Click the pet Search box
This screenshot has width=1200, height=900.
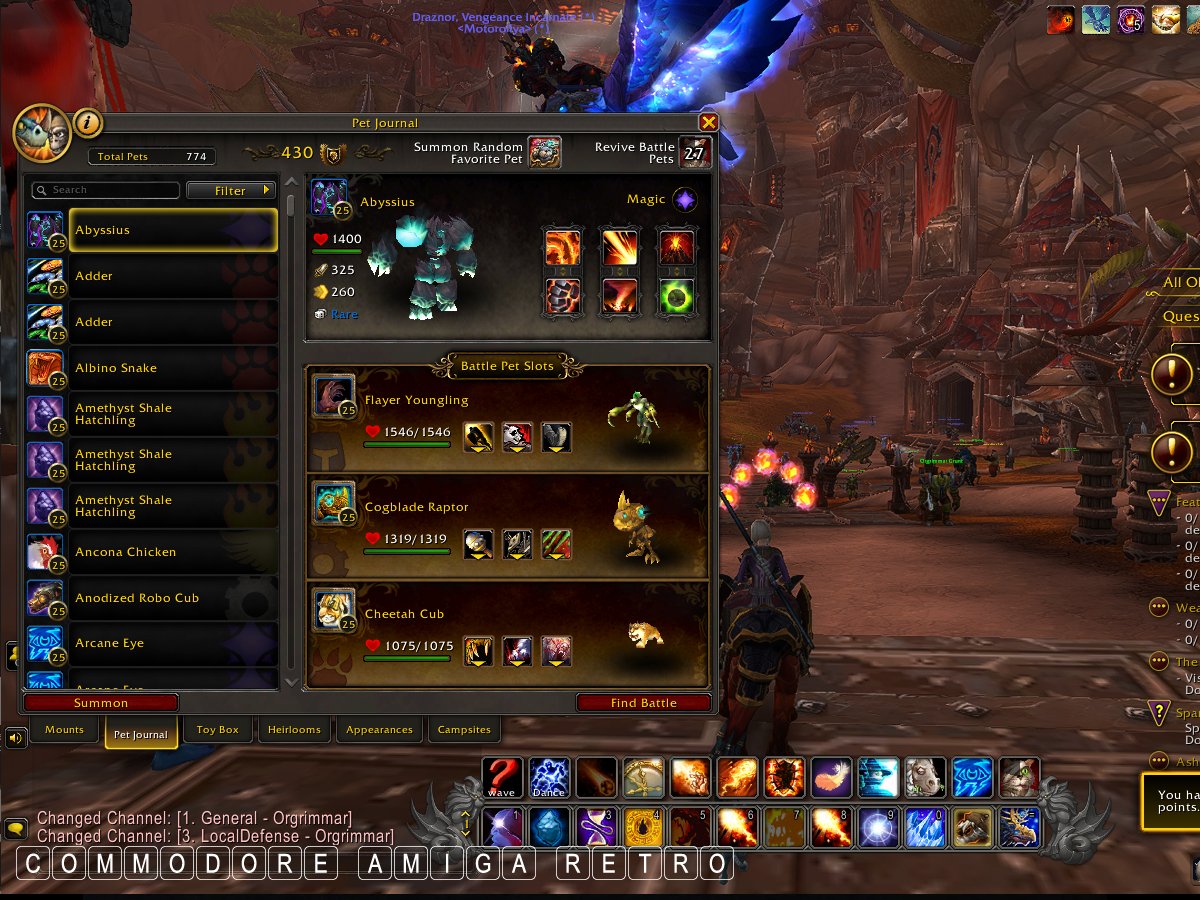[106, 190]
